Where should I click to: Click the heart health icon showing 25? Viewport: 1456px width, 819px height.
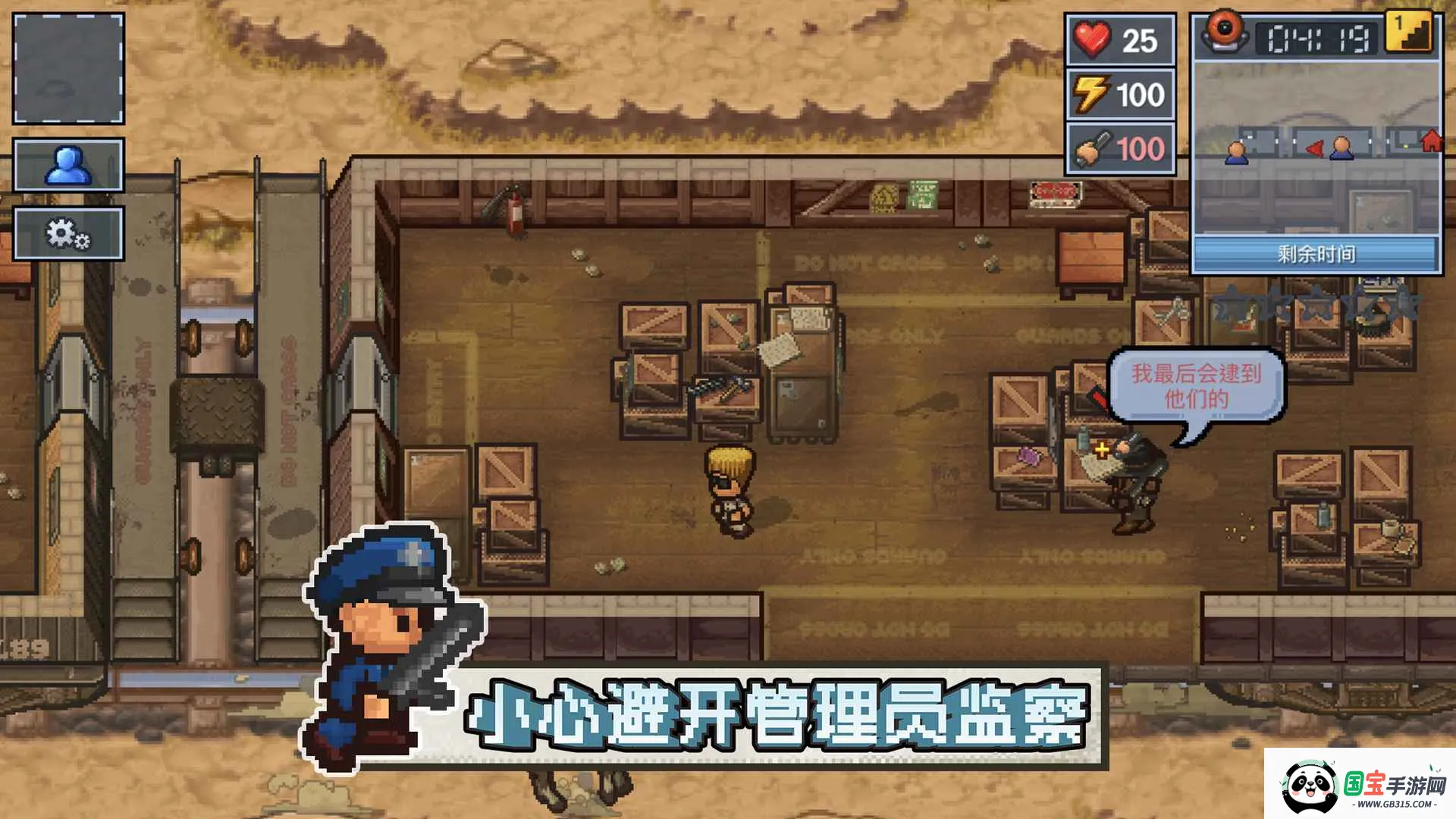[x=1089, y=40]
